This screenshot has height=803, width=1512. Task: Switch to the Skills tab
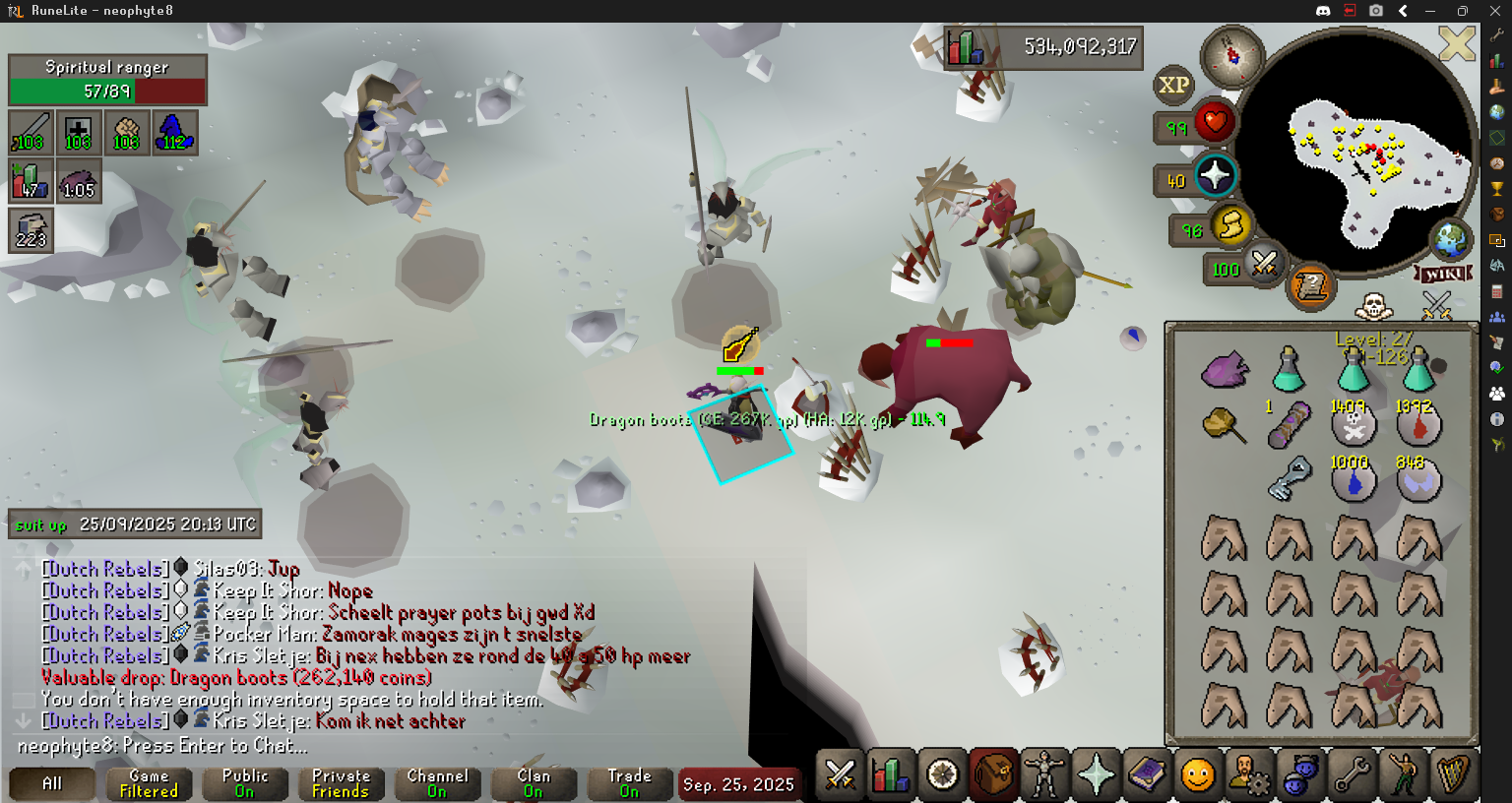(891, 775)
